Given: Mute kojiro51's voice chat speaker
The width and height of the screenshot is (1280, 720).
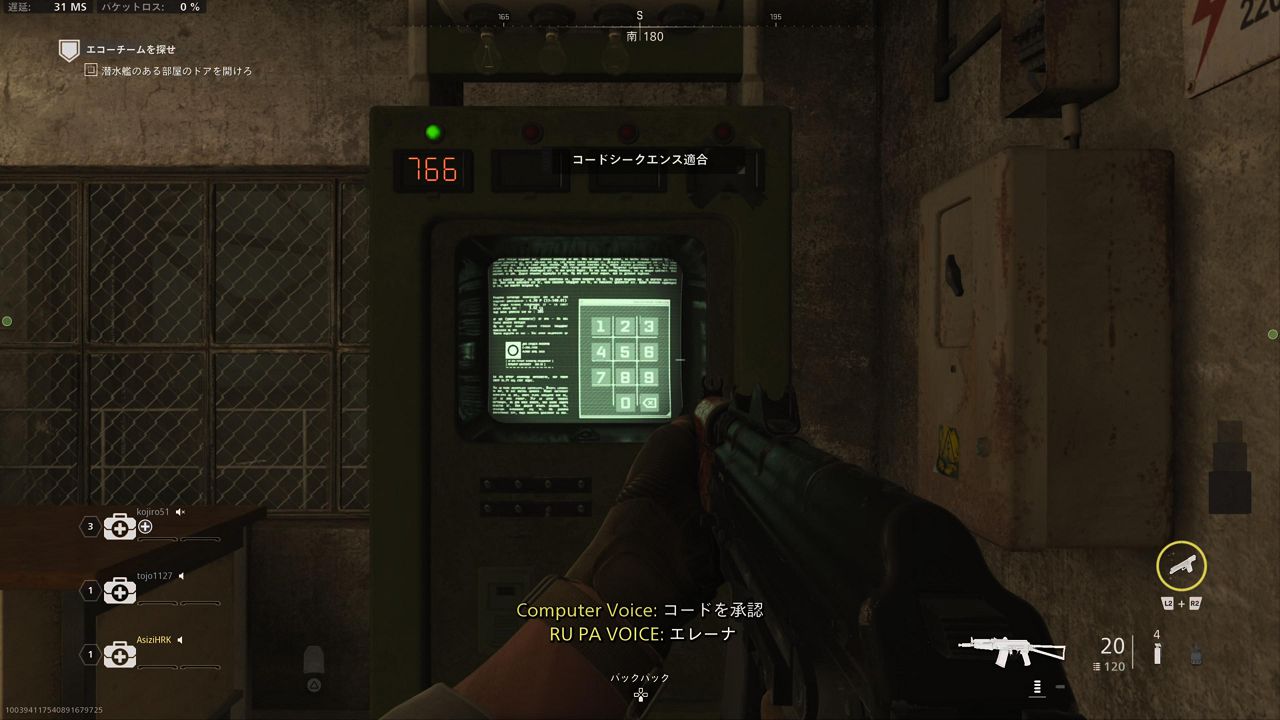Looking at the screenshot, I should pos(179,512).
